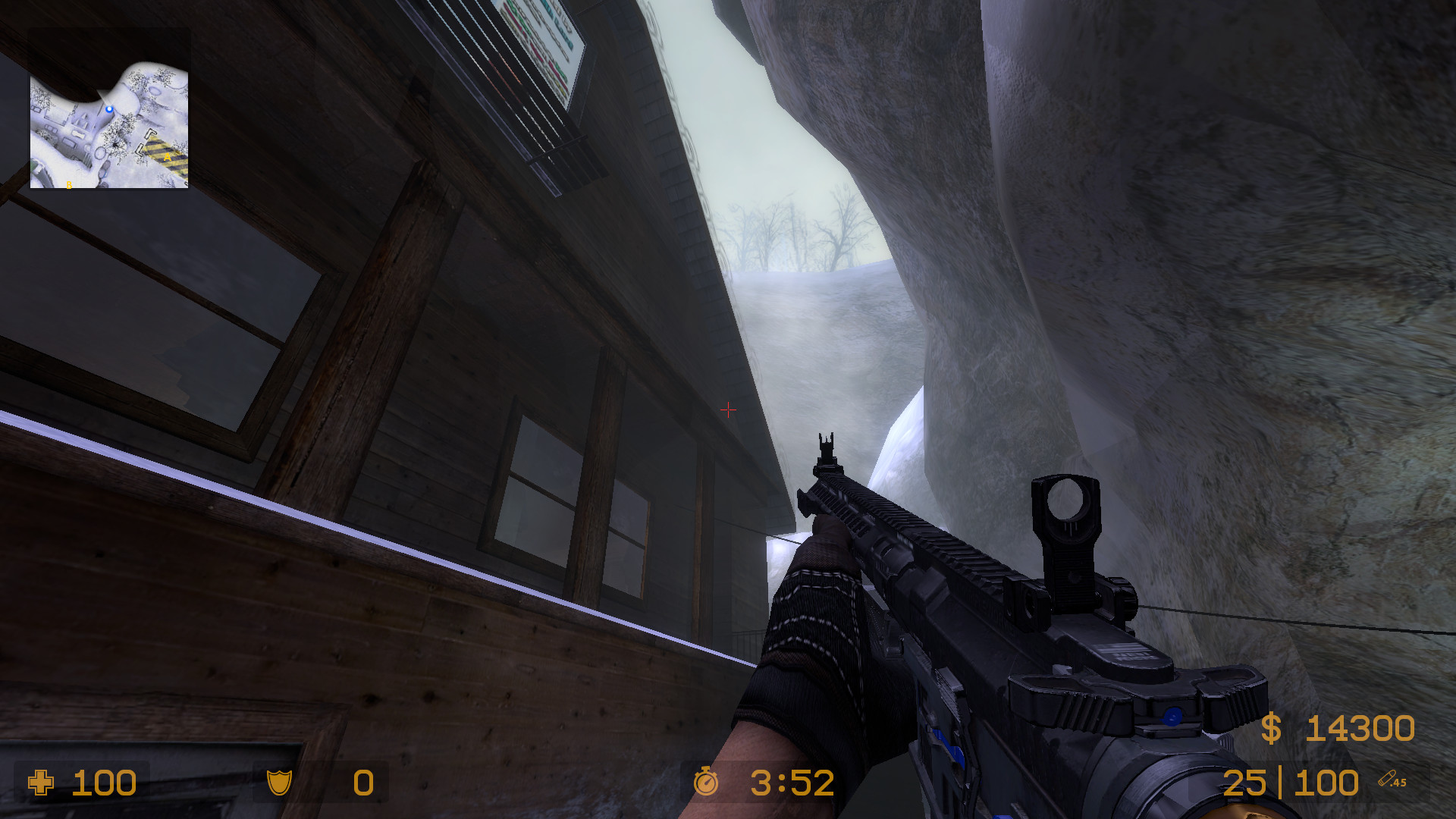
Task: Click bombsite A marker on the minimap
Action: pos(168,157)
